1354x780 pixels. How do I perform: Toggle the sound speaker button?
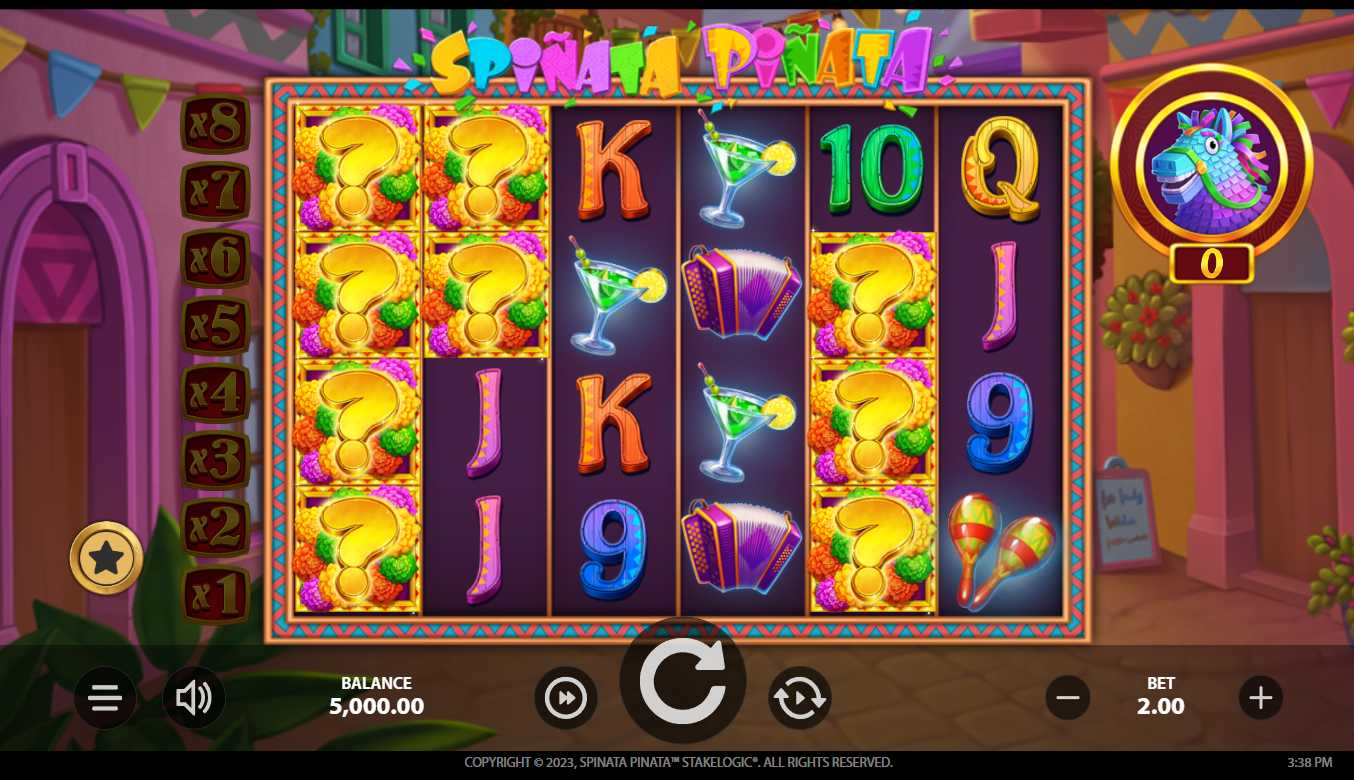coord(194,698)
